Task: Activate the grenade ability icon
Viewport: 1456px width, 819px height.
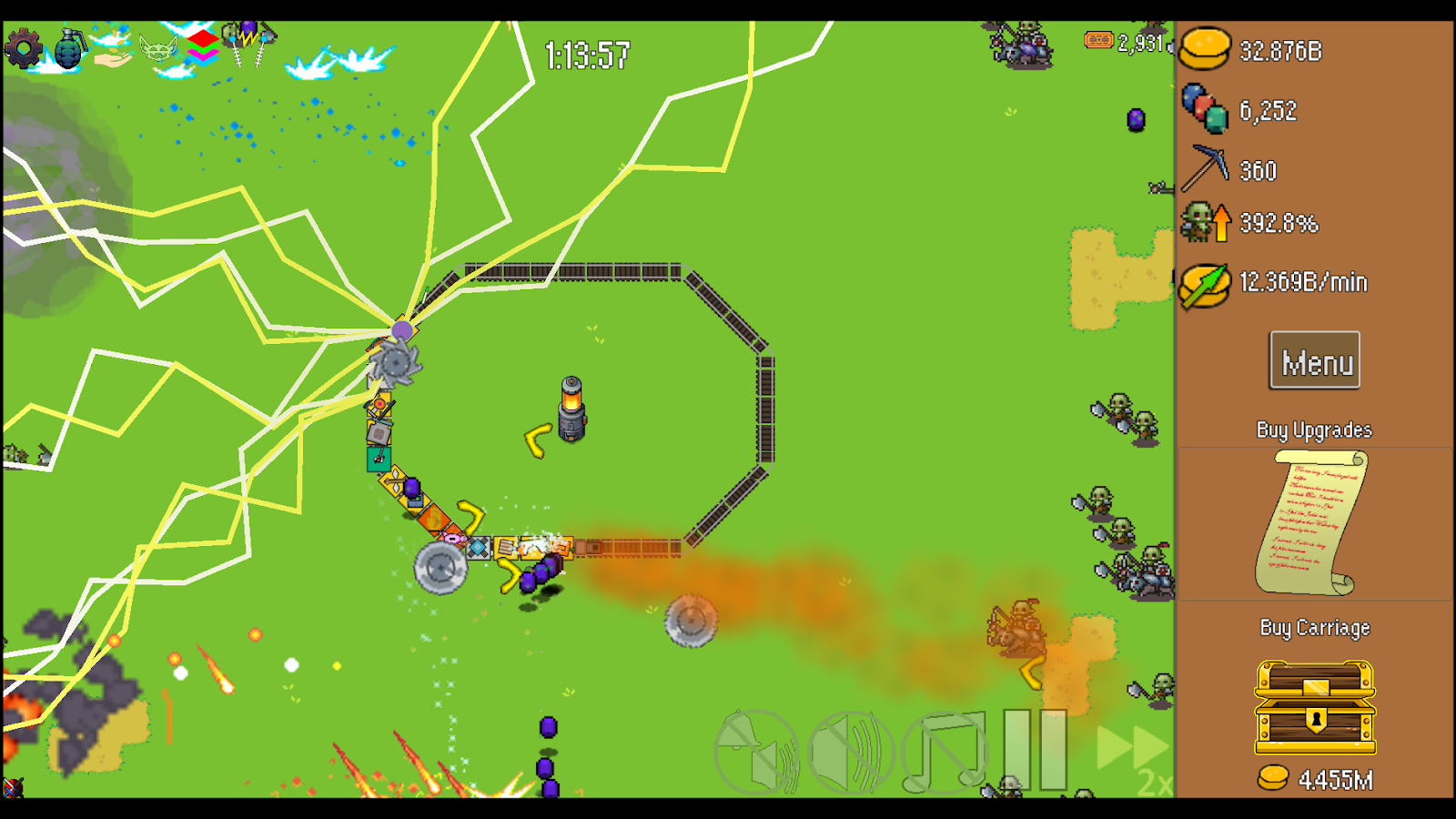Action: 69,48
